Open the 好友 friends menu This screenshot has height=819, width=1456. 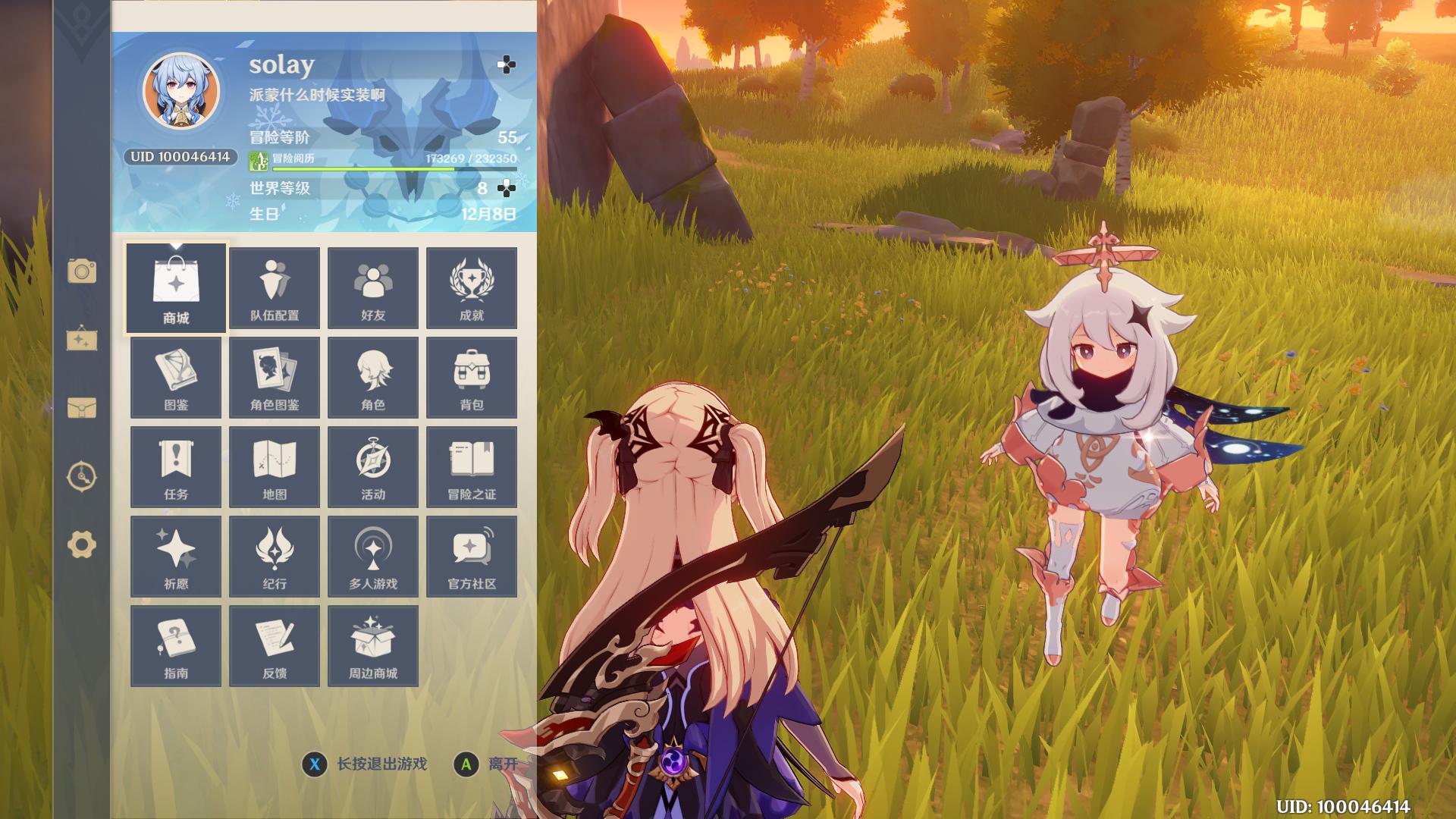pyautogui.click(x=373, y=288)
